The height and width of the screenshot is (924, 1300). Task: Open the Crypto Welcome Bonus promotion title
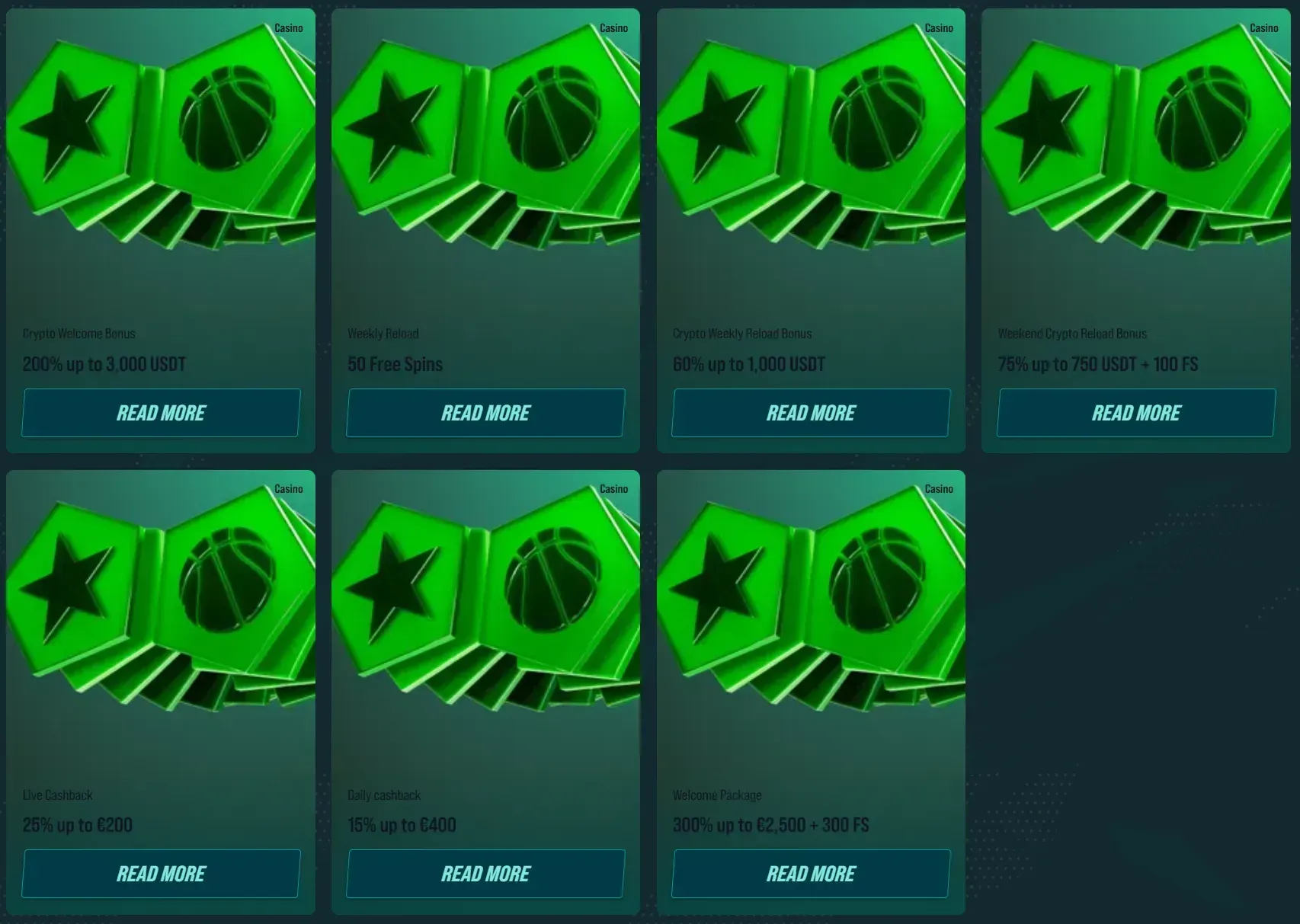coord(78,333)
